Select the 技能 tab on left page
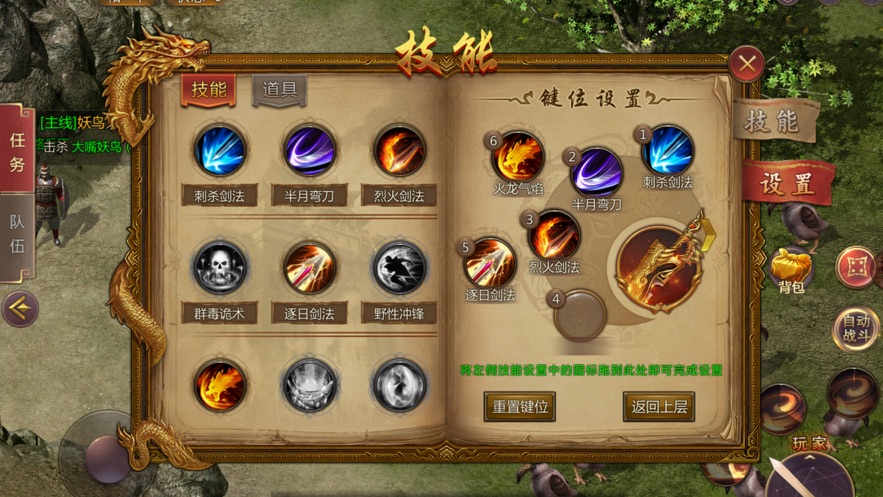 (x=208, y=90)
